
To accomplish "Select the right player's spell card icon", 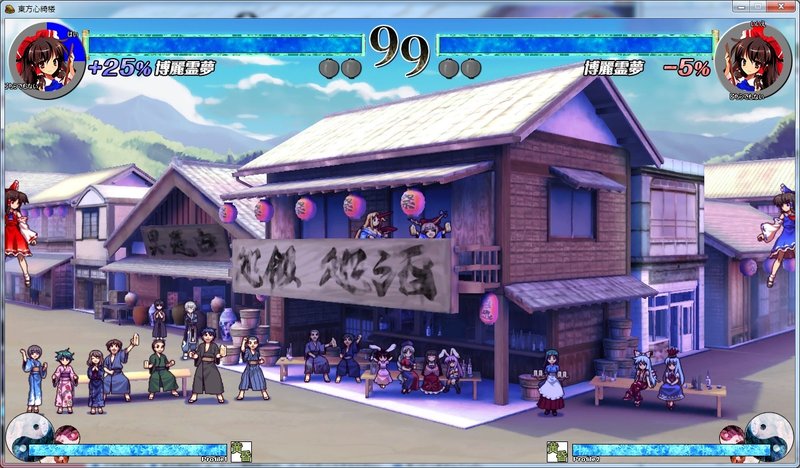I will 557,451.
